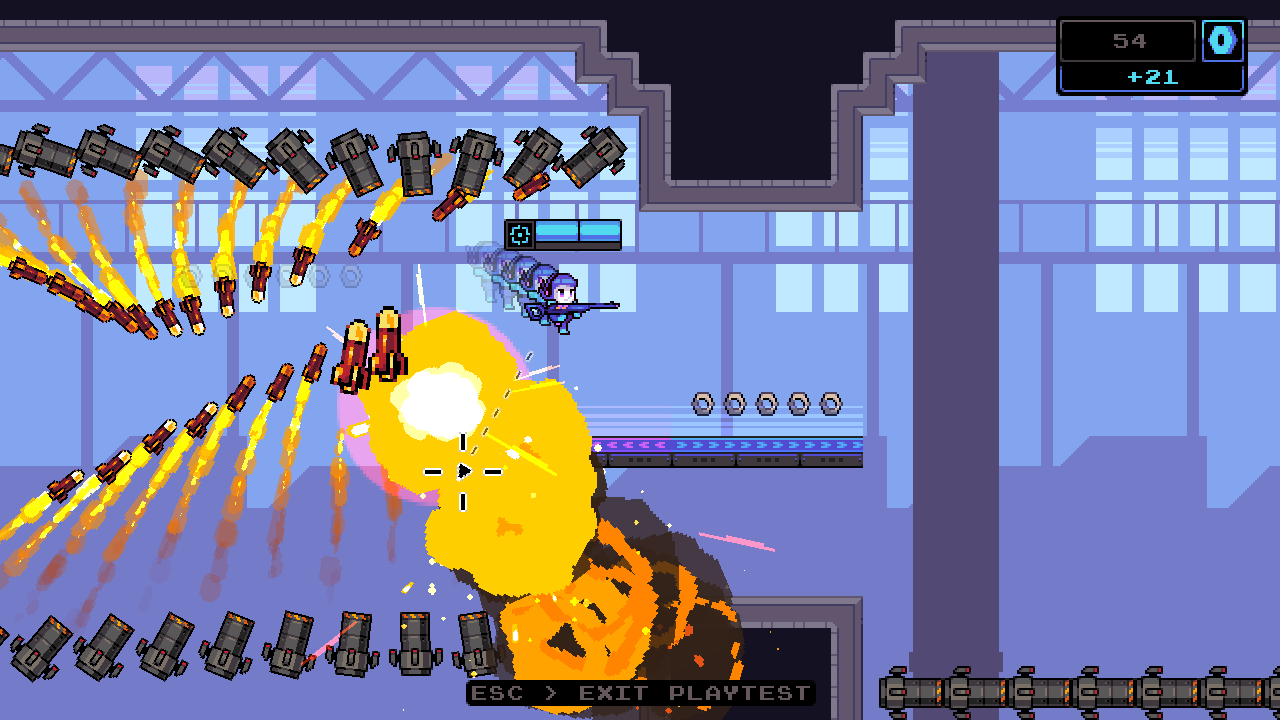The image size is (1280, 720).
Task: Expand the ability bar above the player
Action: click(x=565, y=234)
